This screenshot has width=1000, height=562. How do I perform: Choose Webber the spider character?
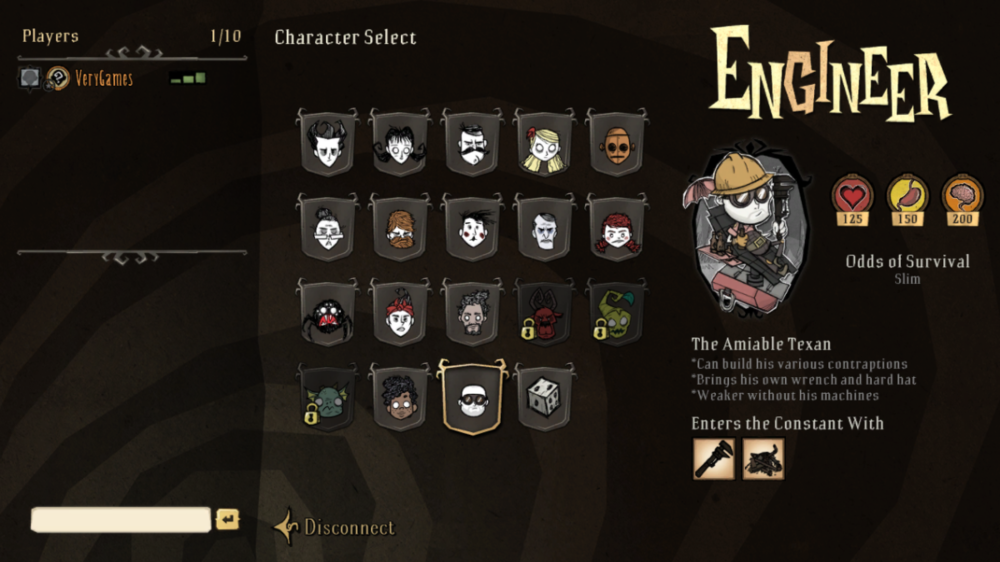(327, 315)
